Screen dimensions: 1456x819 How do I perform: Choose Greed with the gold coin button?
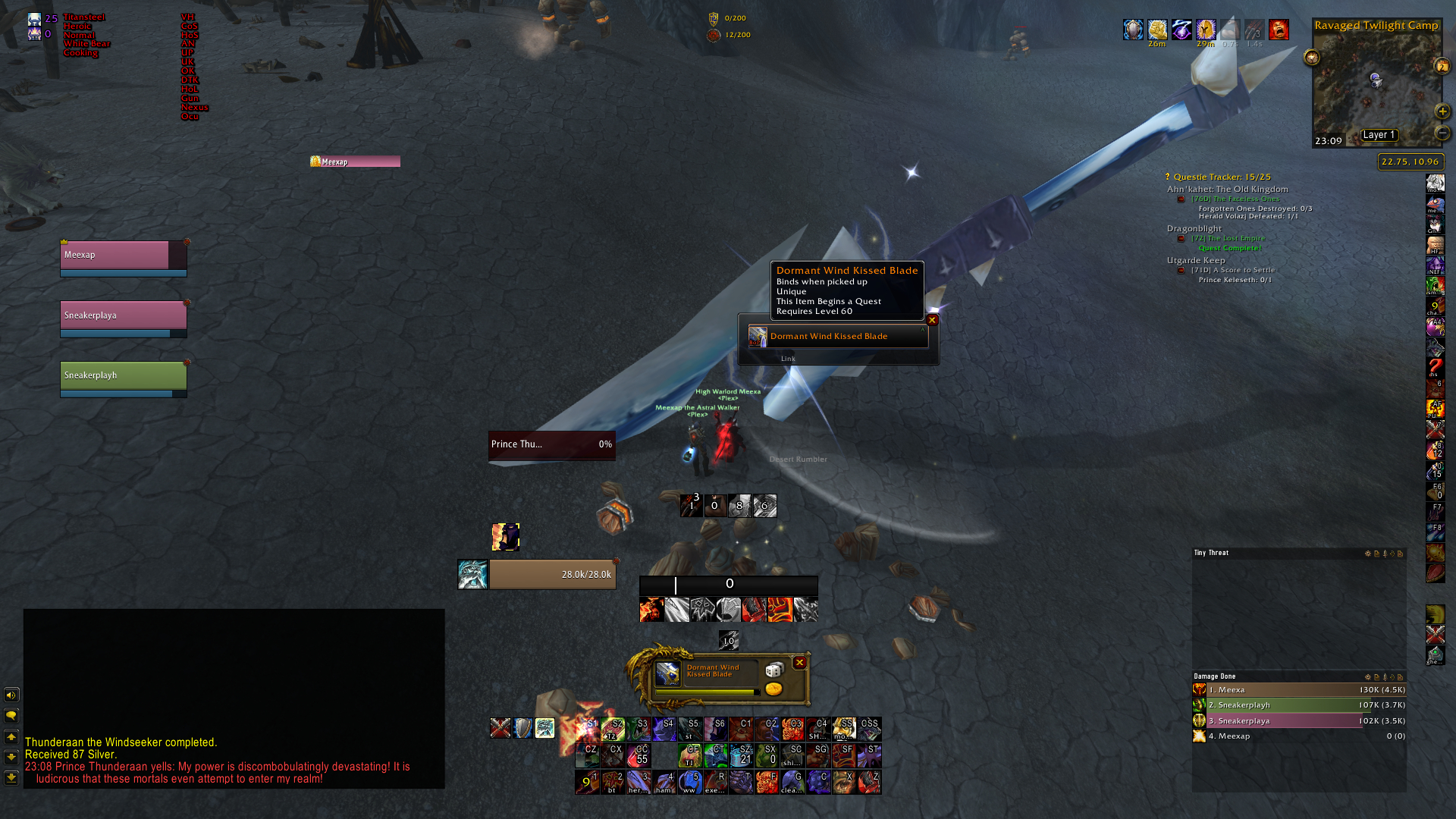(773, 689)
